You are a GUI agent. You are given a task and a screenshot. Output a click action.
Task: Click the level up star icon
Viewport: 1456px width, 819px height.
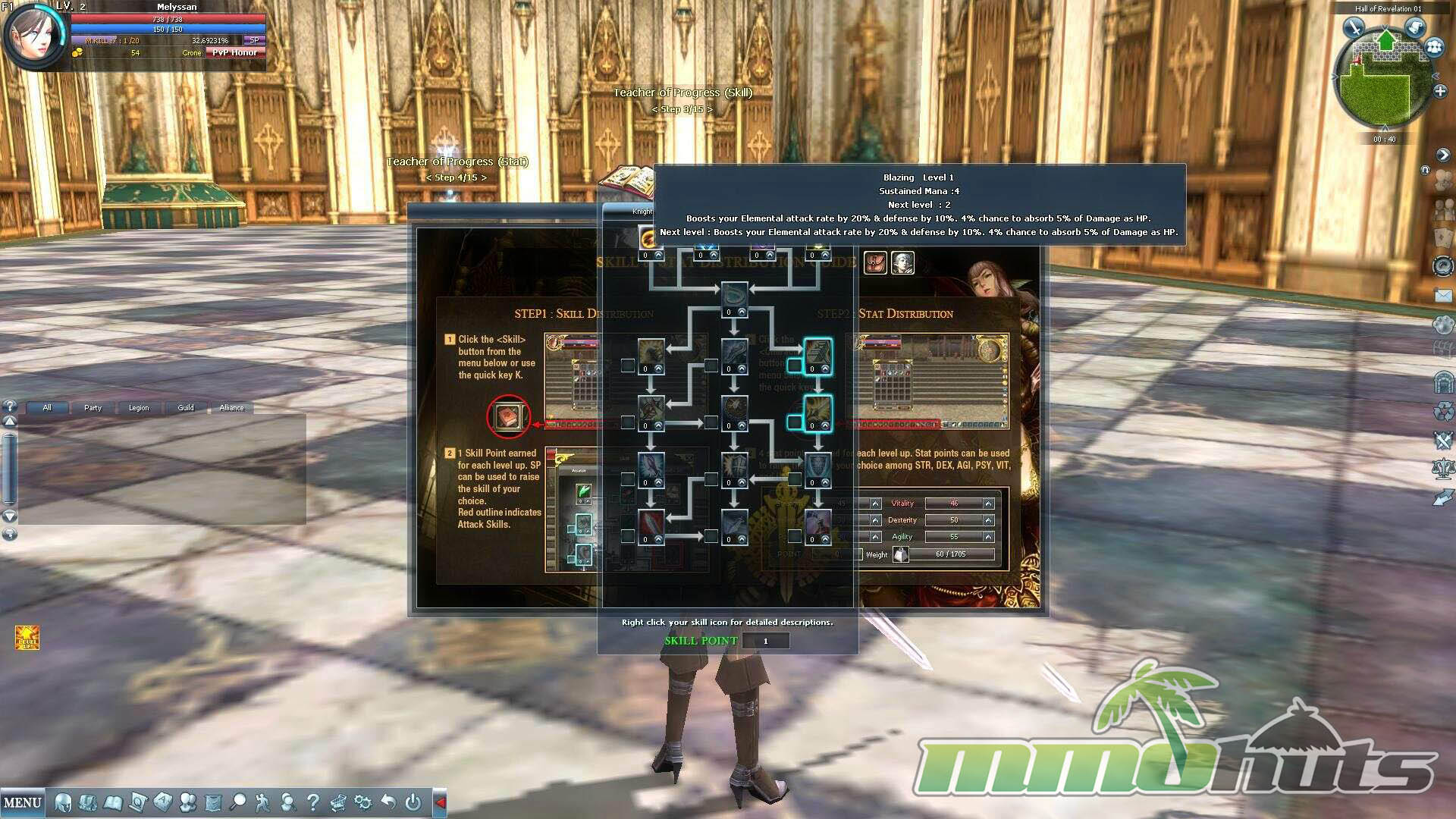(27, 638)
